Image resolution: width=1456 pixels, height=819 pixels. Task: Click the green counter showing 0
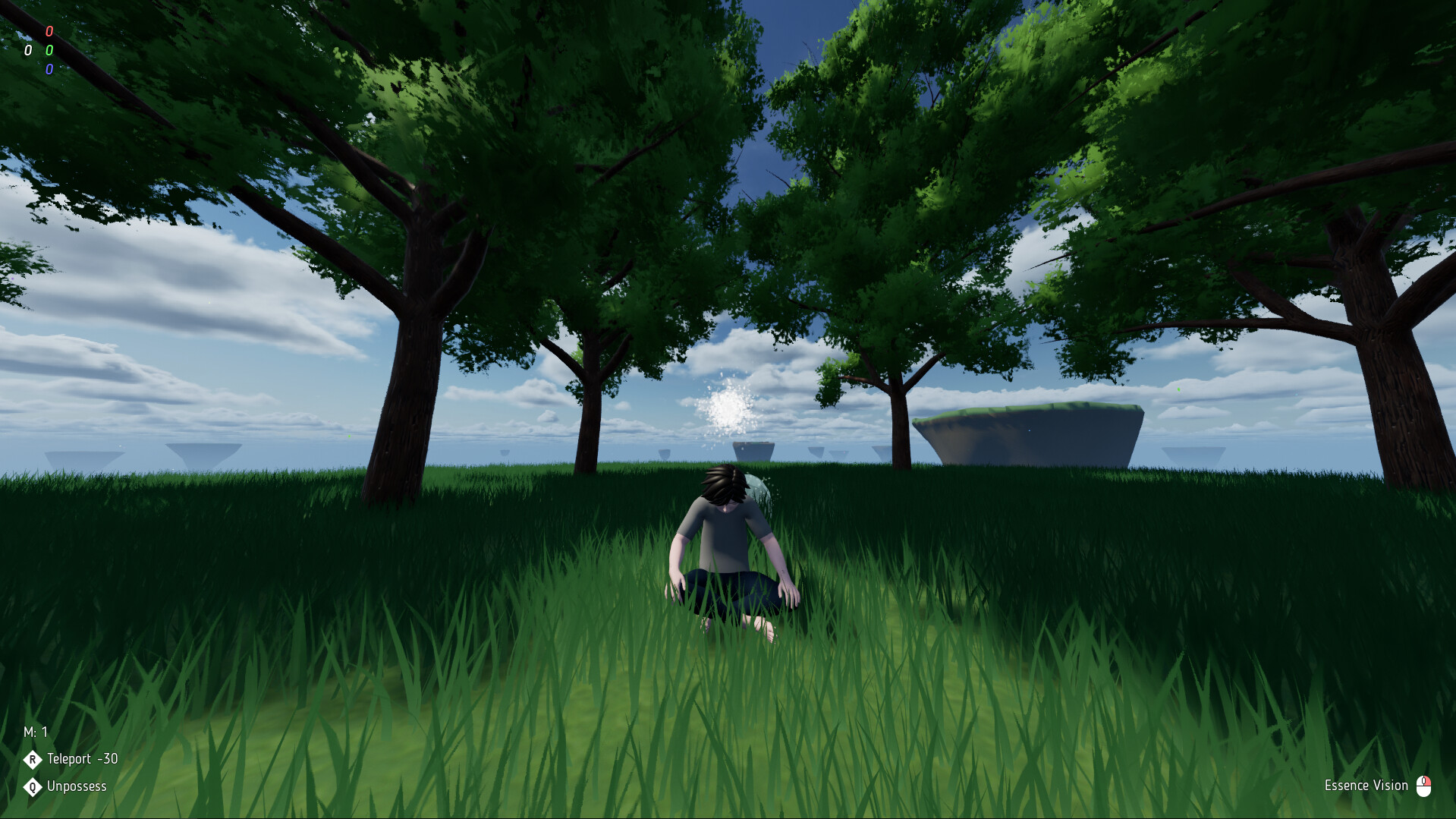click(x=49, y=51)
